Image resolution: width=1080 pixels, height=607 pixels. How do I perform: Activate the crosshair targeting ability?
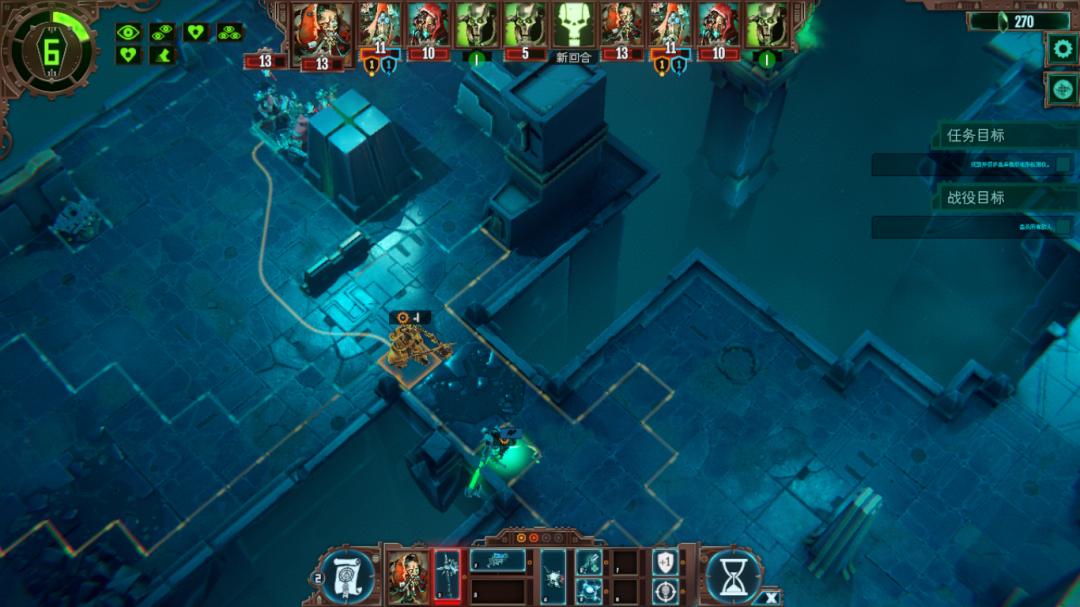664,590
